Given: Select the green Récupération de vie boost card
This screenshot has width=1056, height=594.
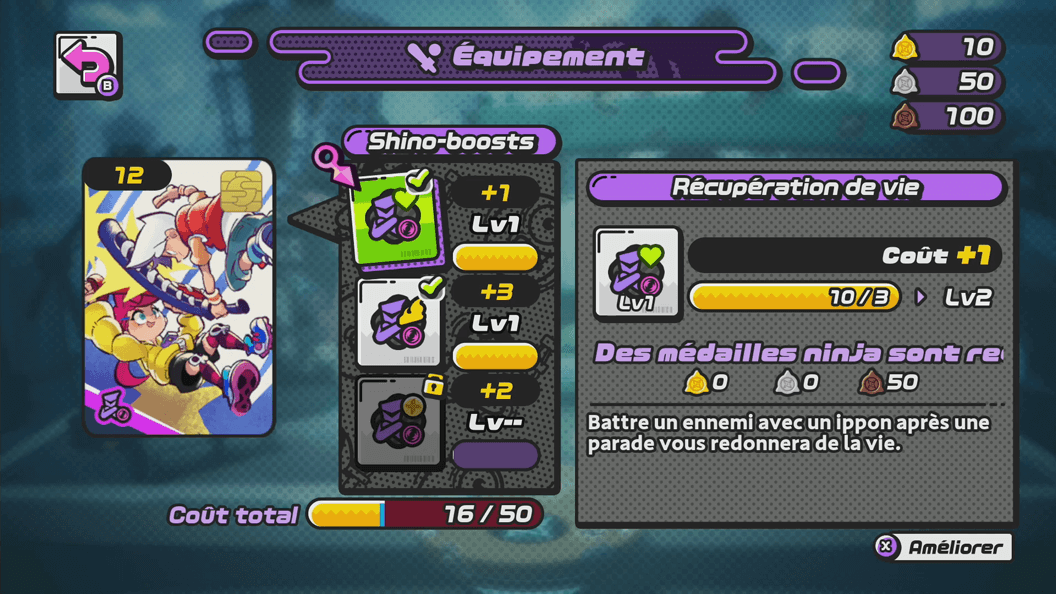Looking at the screenshot, I should point(399,222).
